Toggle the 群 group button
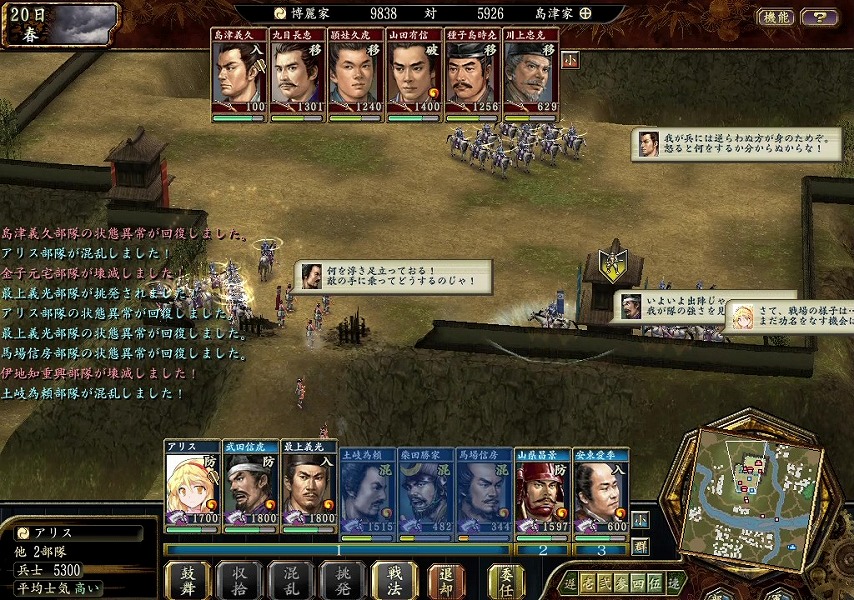 pyautogui.click(x=640, y=546)
